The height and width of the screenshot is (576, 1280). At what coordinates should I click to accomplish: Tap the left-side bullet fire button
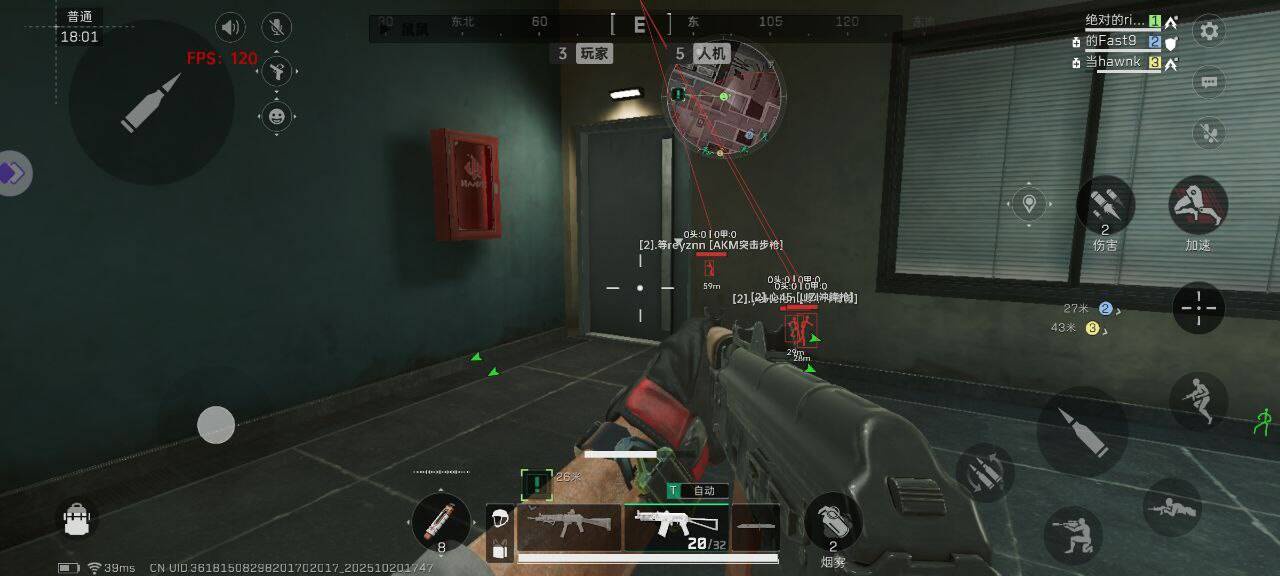[152, 102]
